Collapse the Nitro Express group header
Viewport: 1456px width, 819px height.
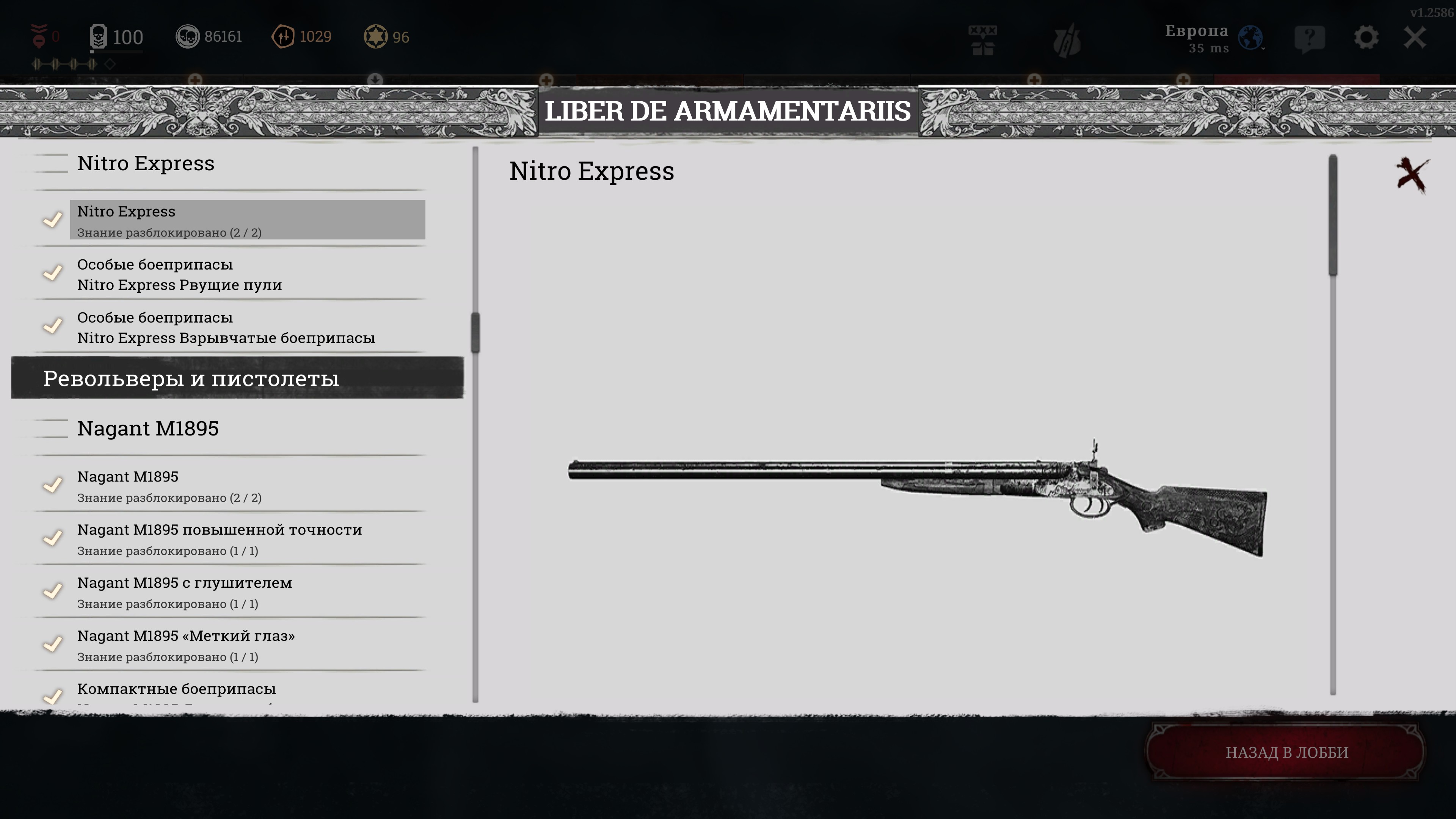146,163
